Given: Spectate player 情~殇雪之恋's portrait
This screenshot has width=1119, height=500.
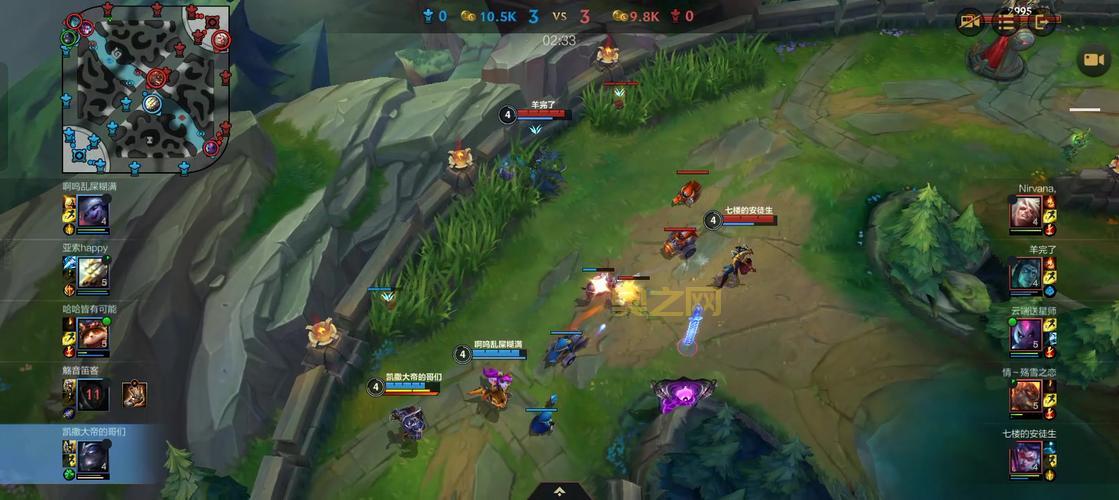Looking at the screenshot, I should point(1025,396).
